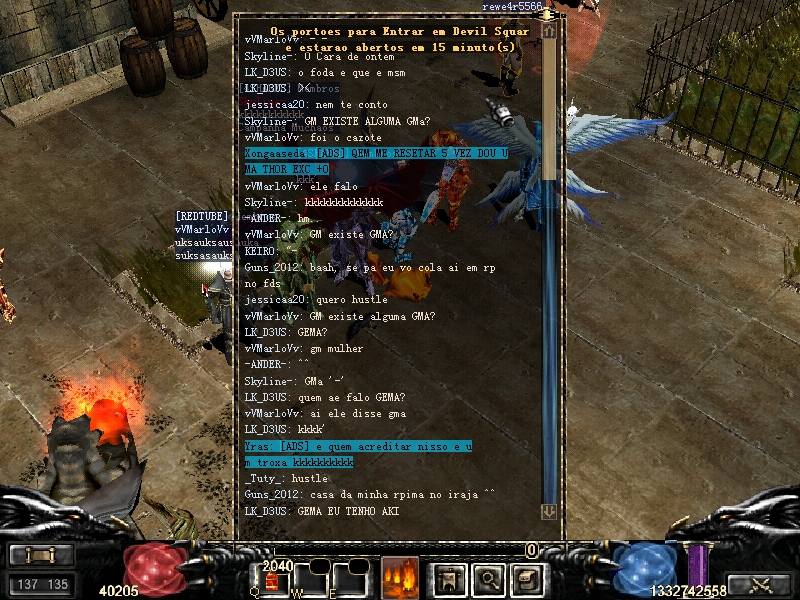Open the character info button
Screen dimensions: 800x600
pos(449,578)
